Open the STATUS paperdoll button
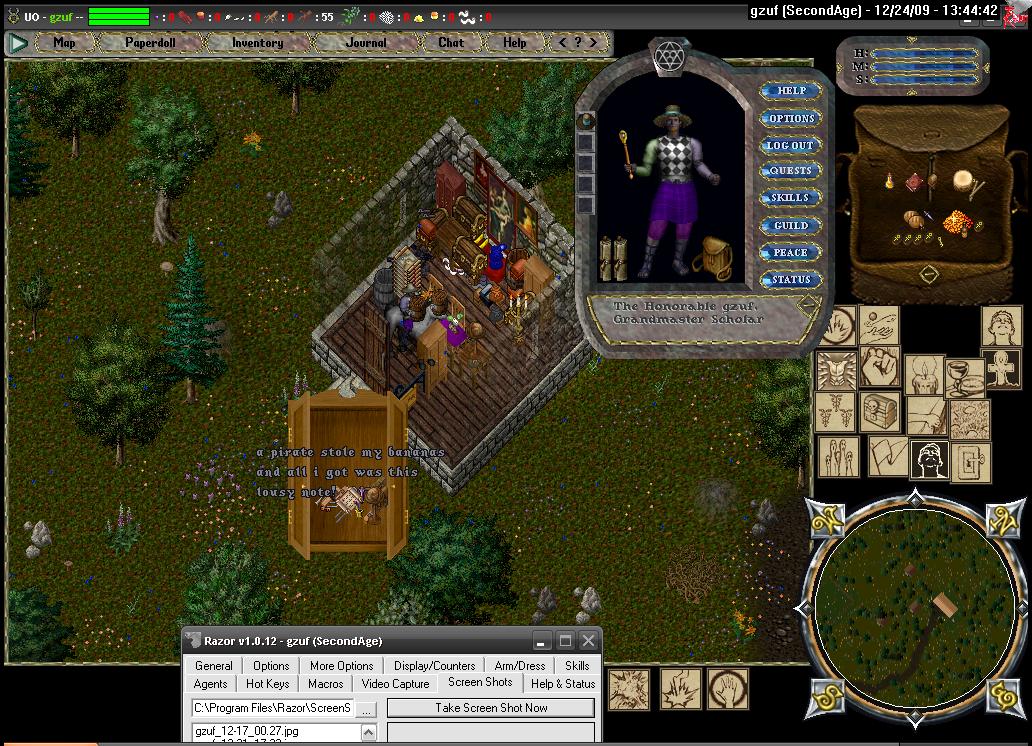 click(x=790, y=279)
